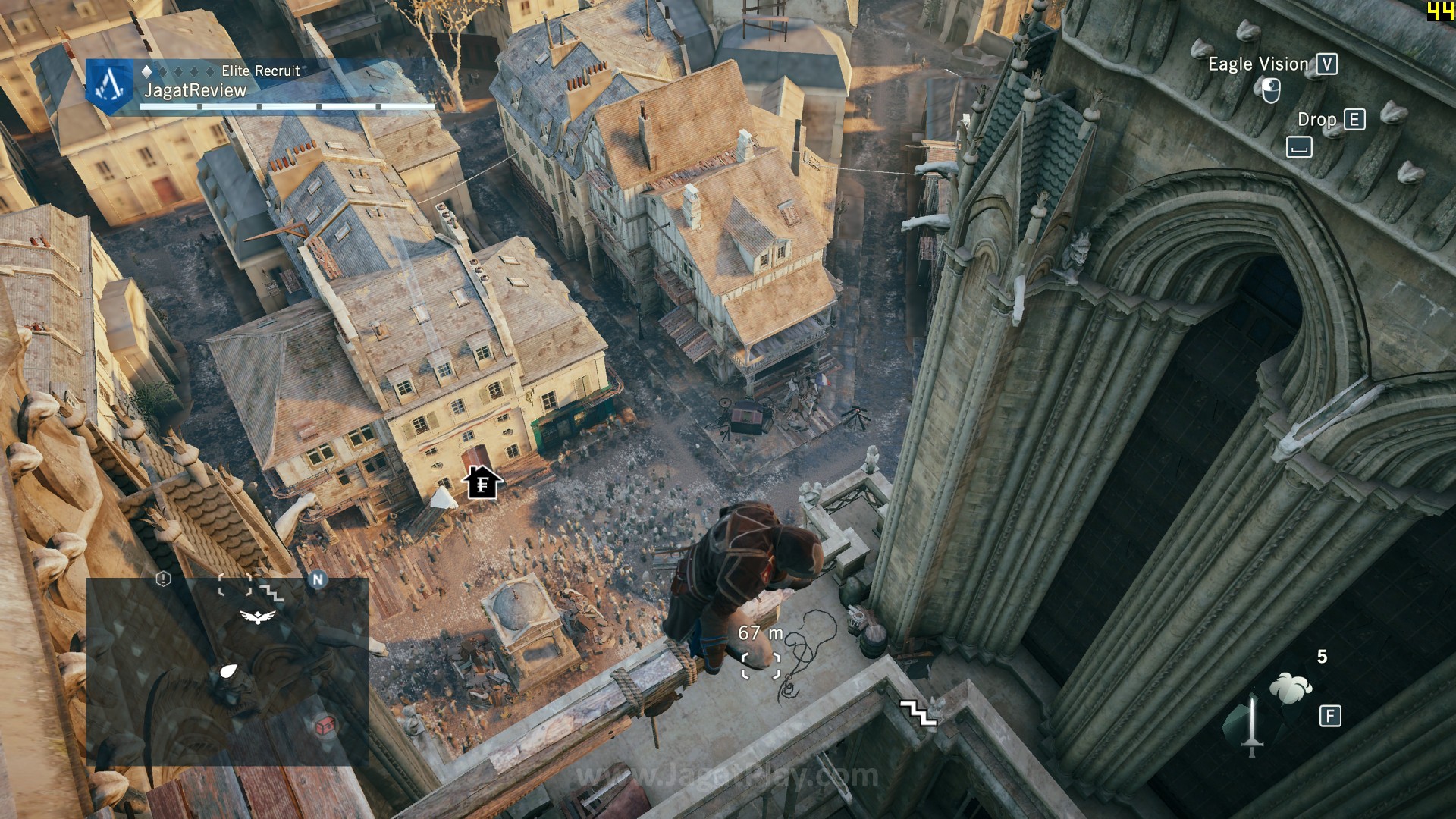
Task: Click the north compass indicator on the minimap
Action: 318,580
